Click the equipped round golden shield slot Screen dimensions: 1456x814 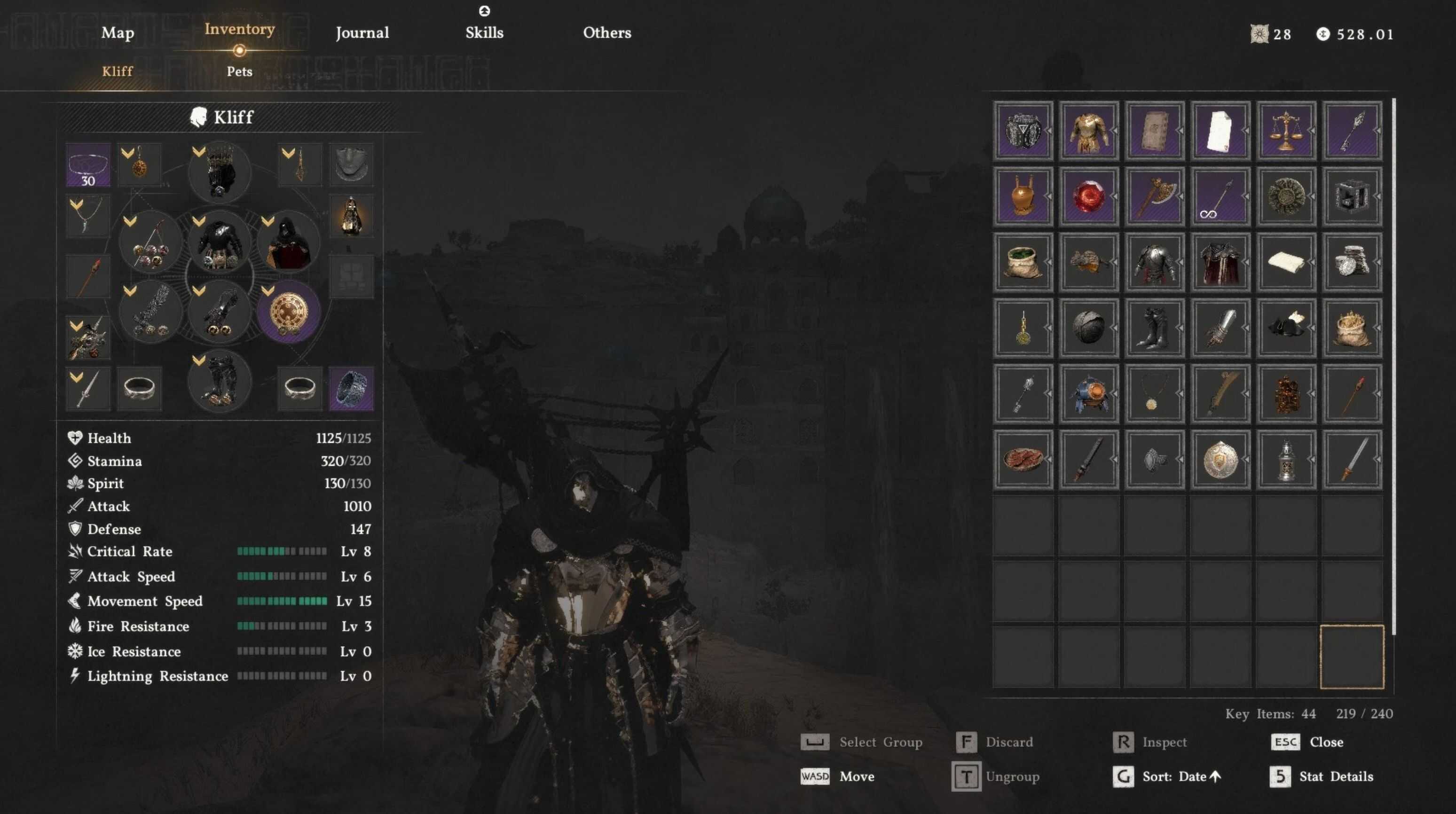tap(289, 313)
